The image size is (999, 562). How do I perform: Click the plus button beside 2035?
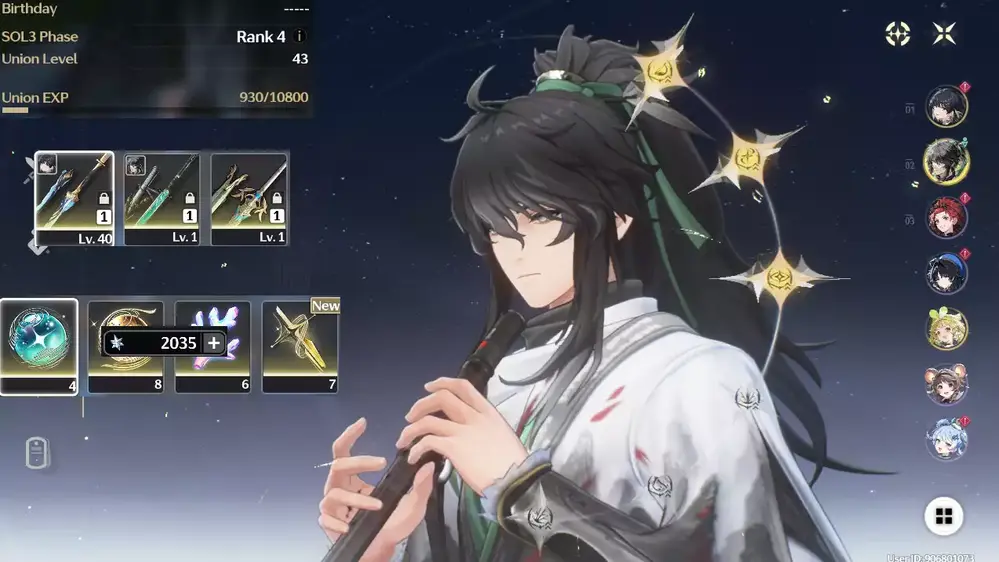tap(213, 343)
